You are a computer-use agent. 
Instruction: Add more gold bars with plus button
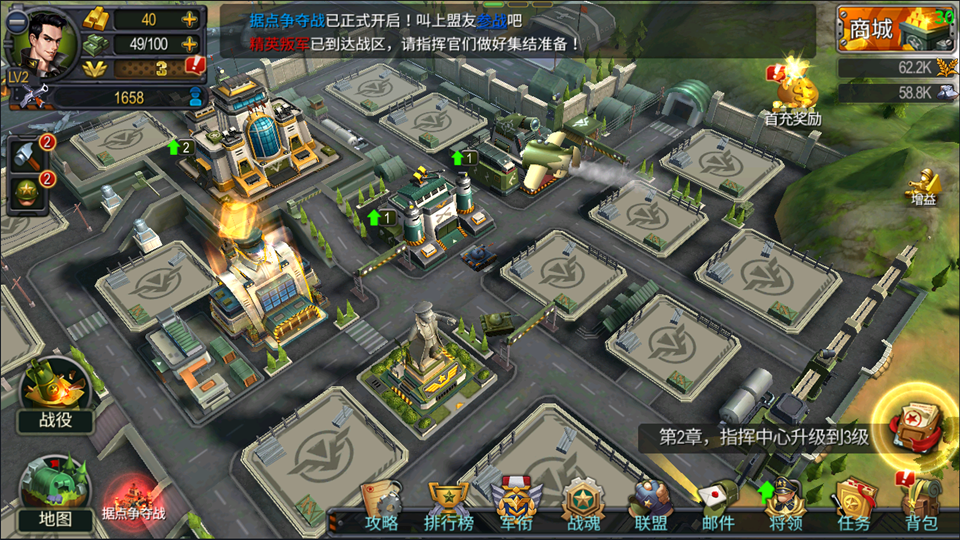(189, 19)
